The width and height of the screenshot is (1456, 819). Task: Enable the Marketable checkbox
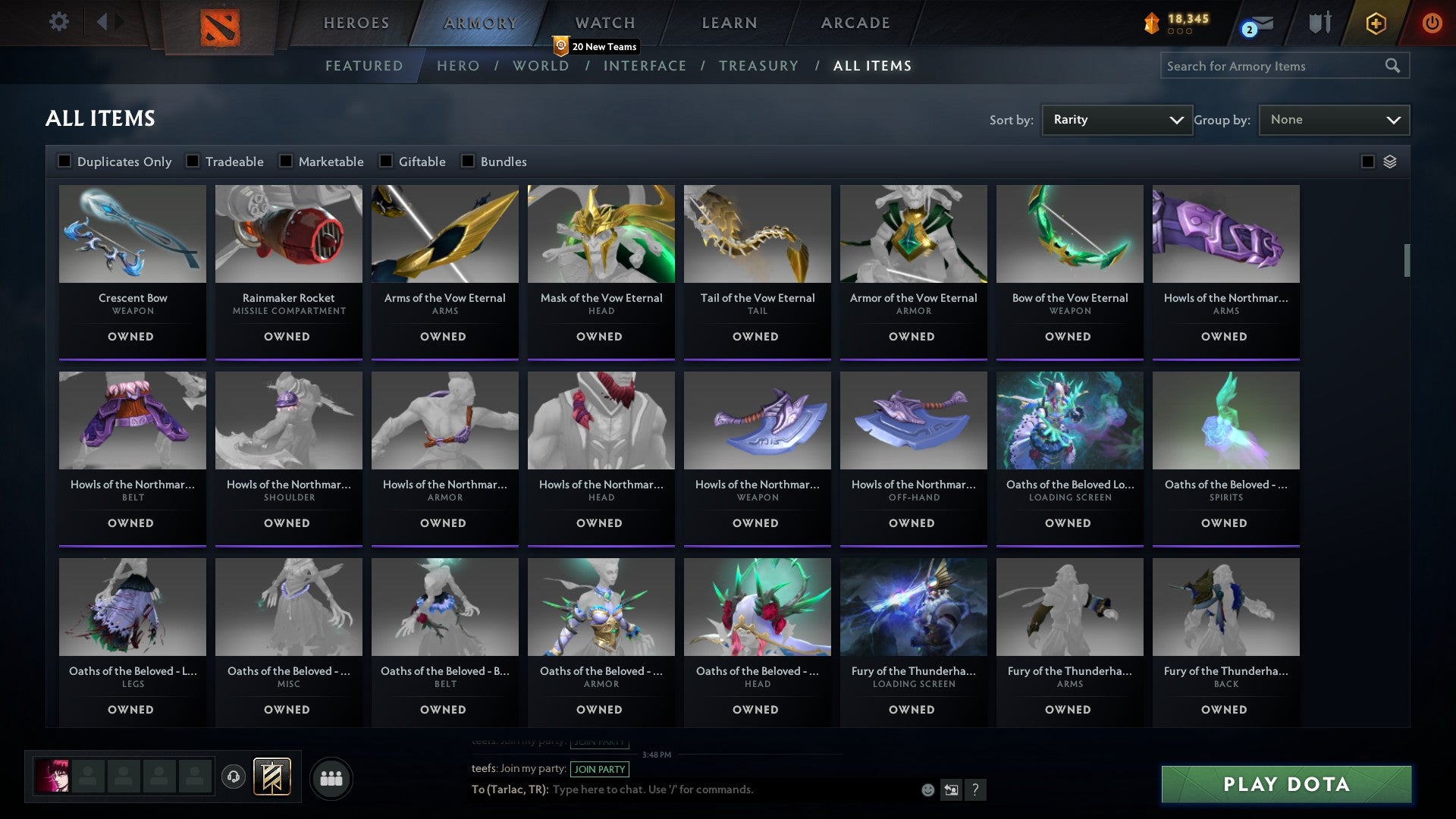(284, 161)
